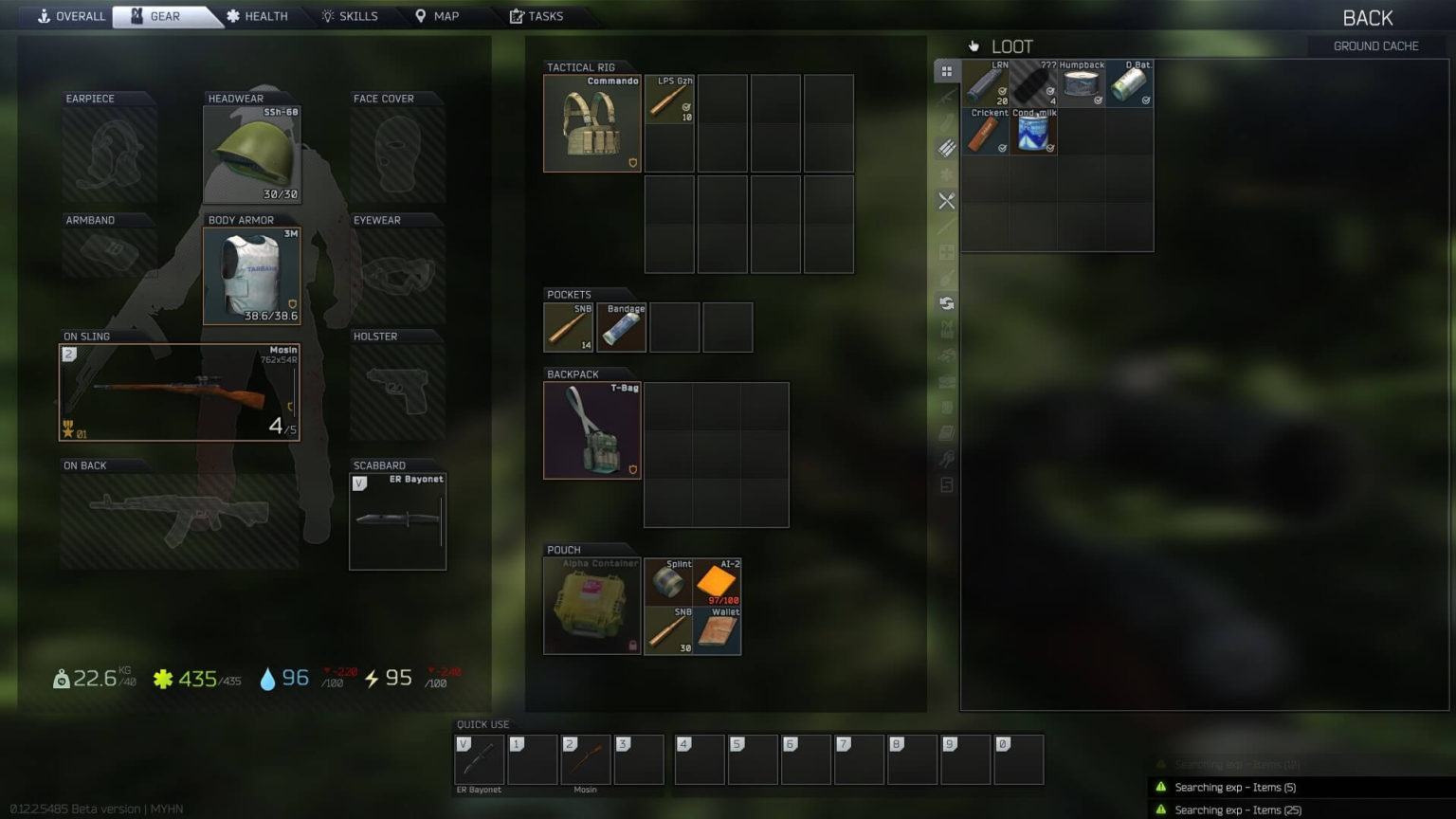Click the BACK button
1456x819 pixels.
point(1367,17)
